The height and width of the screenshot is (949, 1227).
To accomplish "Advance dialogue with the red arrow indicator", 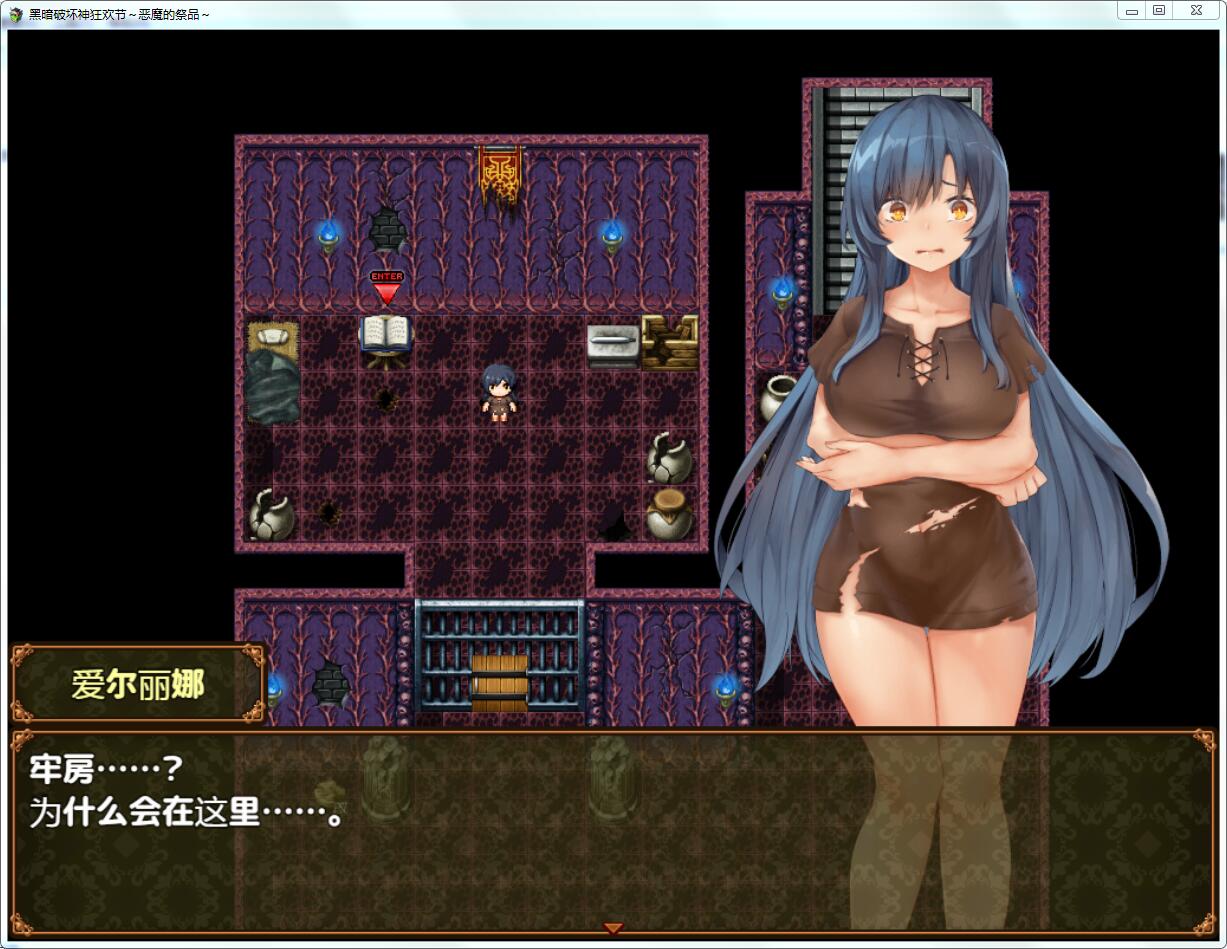I will coord(613,928).
